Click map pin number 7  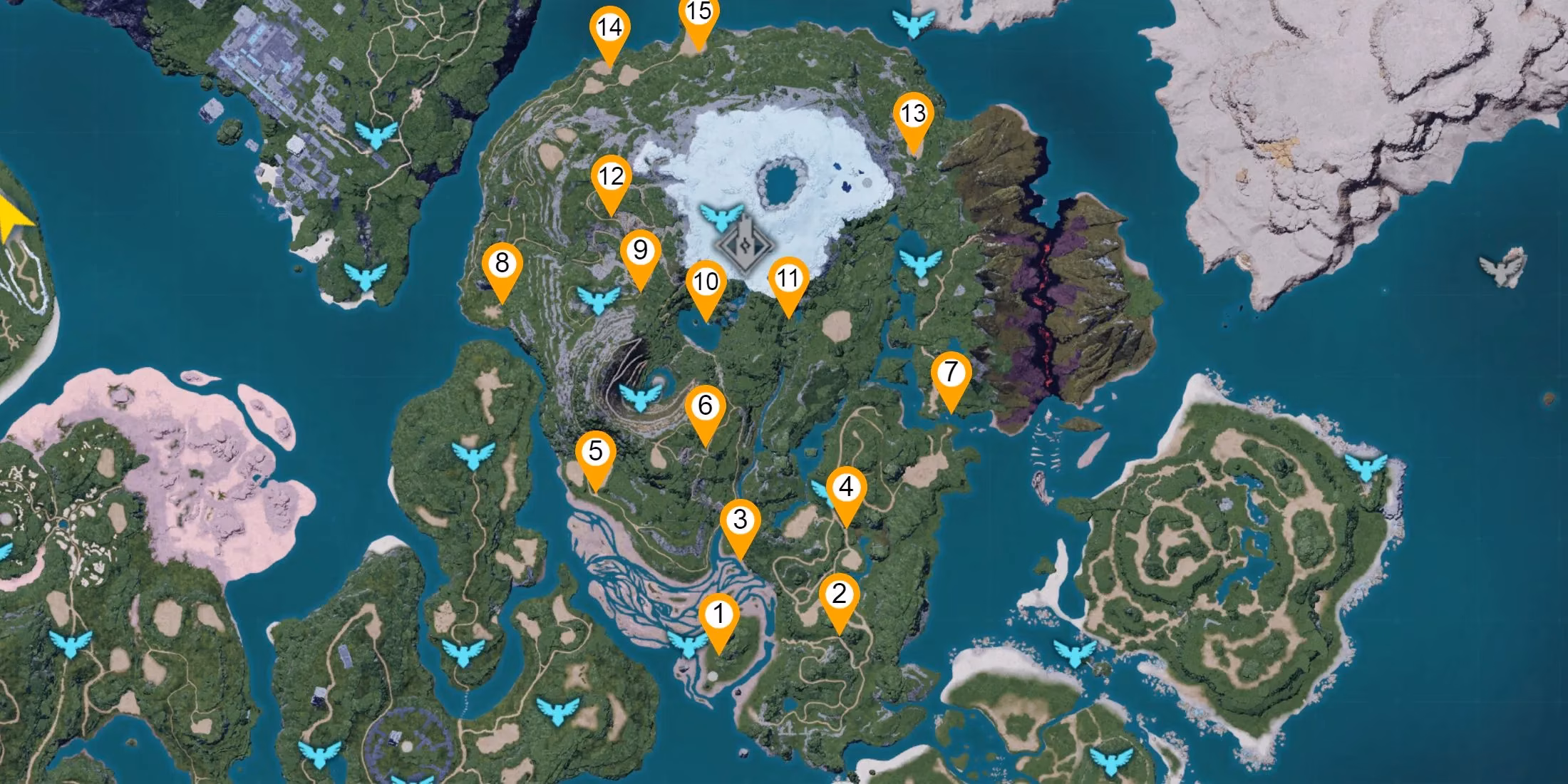(951, 373)
